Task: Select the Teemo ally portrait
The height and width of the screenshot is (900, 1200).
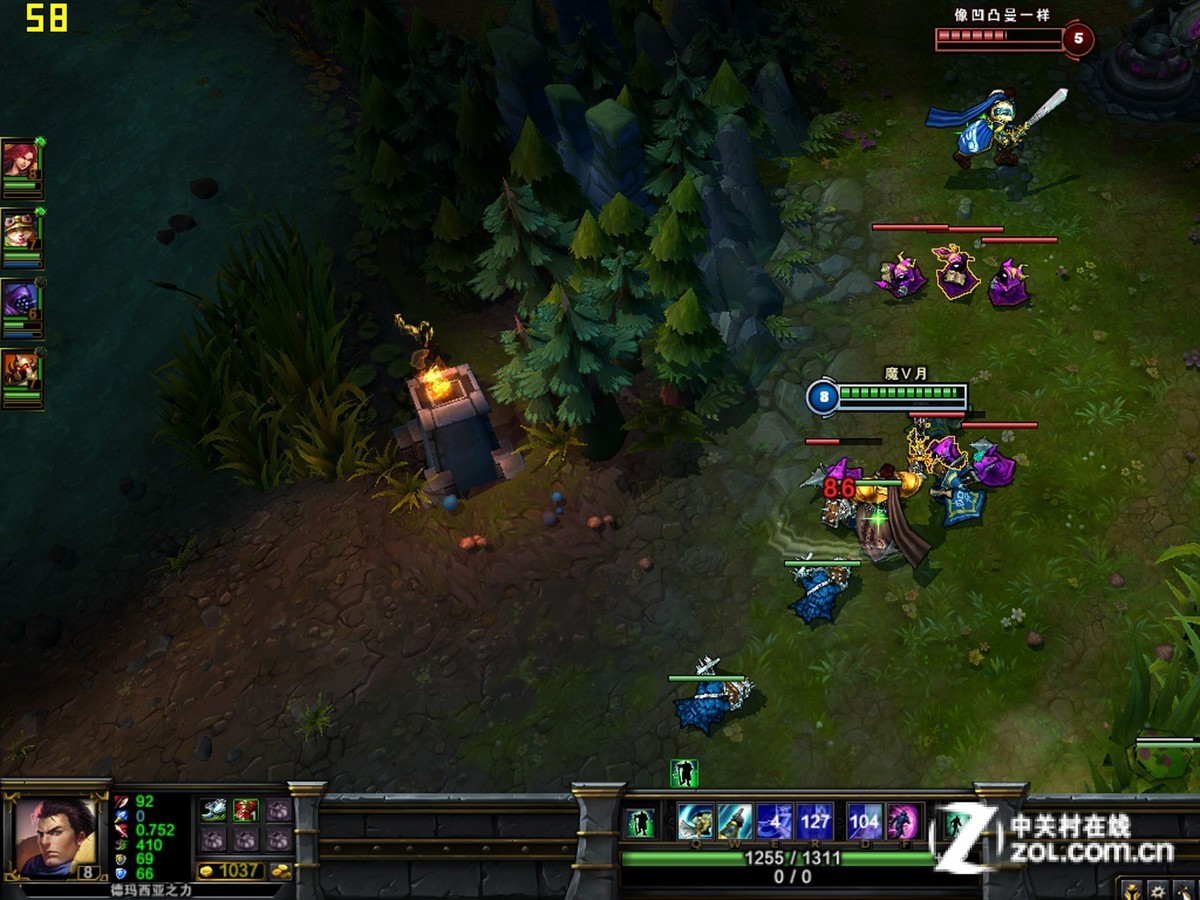Action: coord(20,232)
